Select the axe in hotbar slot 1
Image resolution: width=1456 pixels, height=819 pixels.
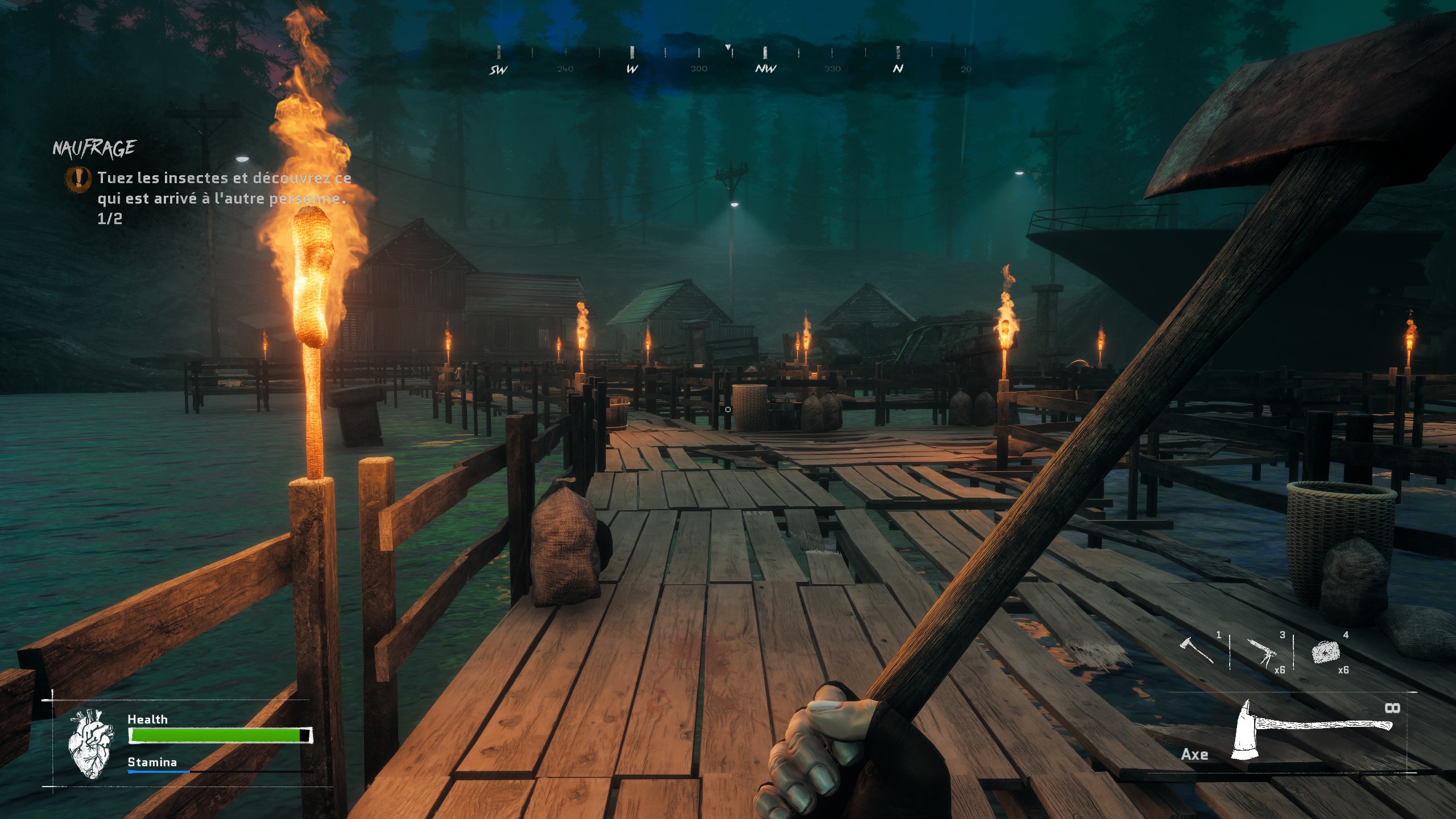(x=1196, y=651)
